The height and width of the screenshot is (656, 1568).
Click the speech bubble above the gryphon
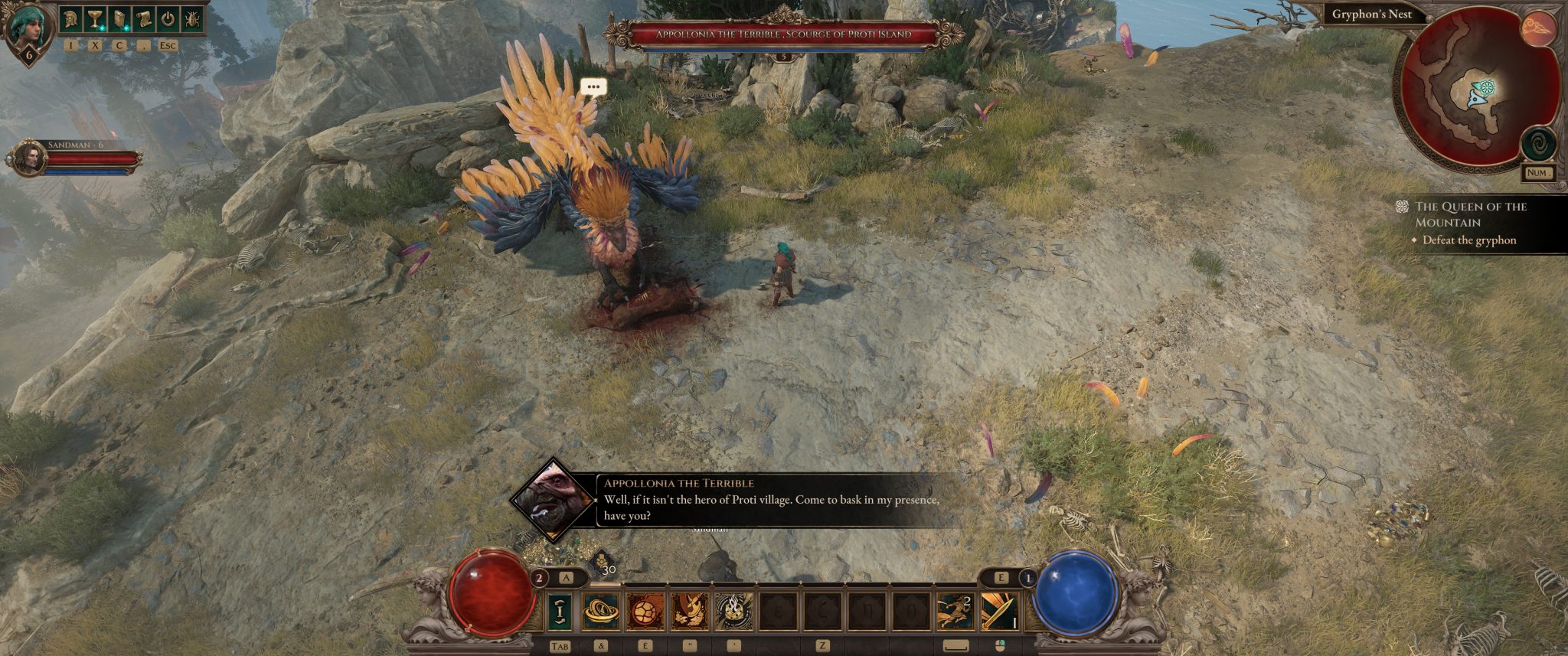[x=593, y=87]
